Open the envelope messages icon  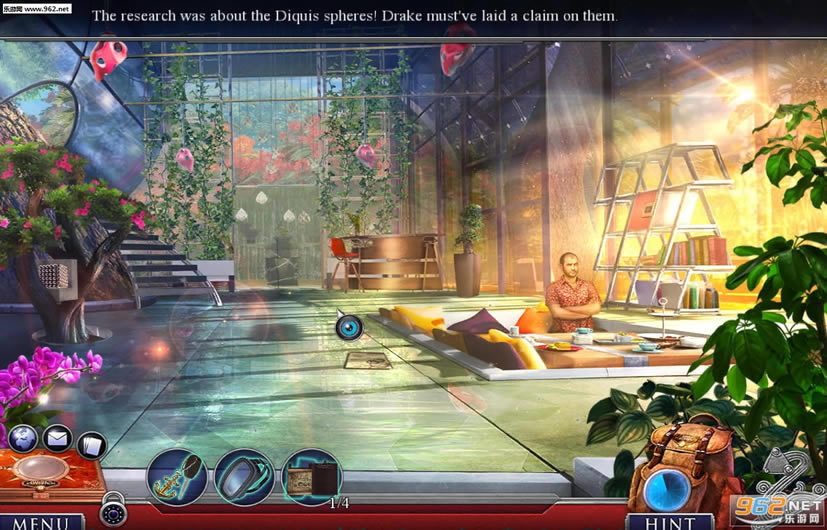coord(57,437)
